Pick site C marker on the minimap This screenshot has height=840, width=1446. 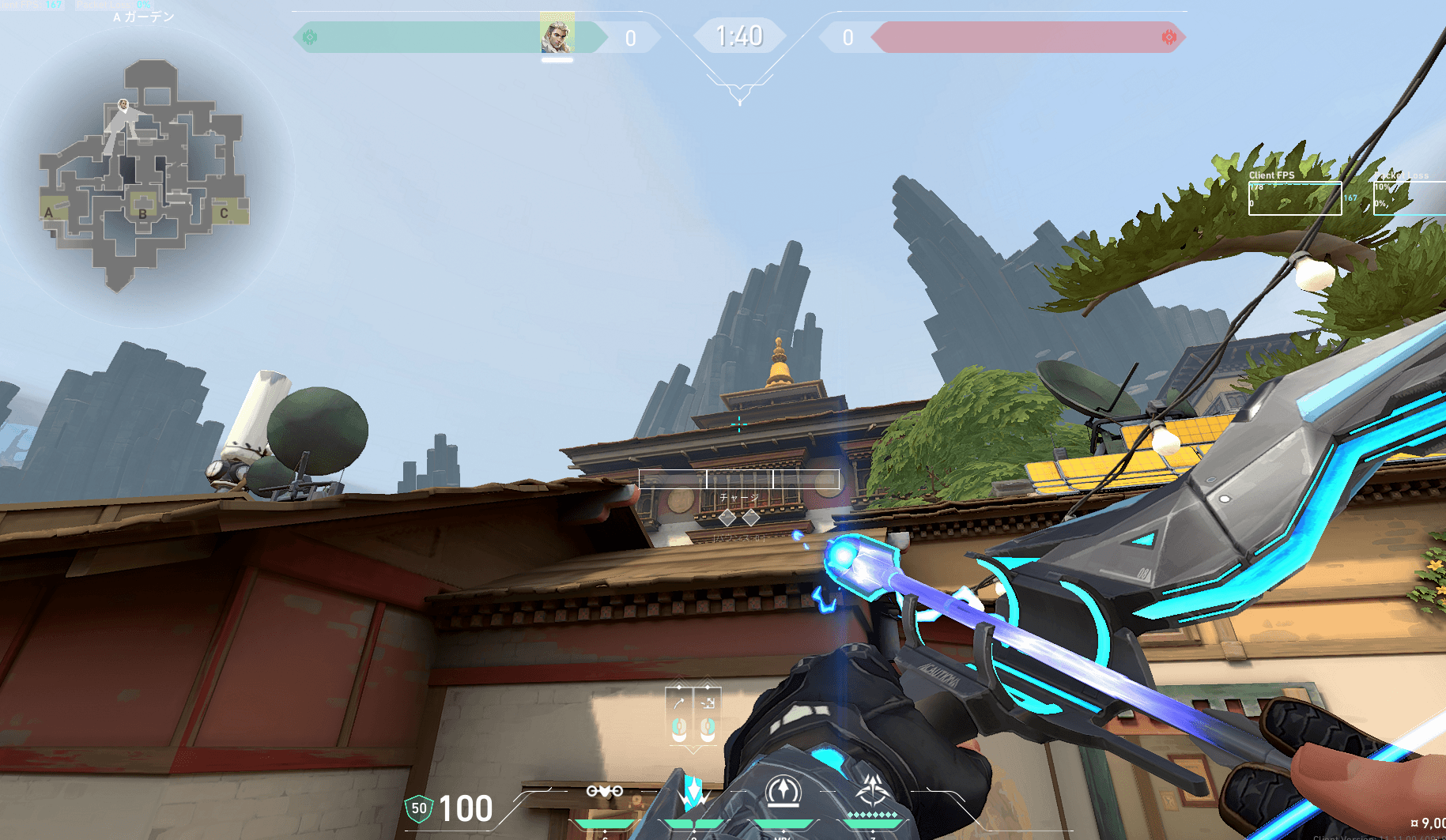pos(224,213)
